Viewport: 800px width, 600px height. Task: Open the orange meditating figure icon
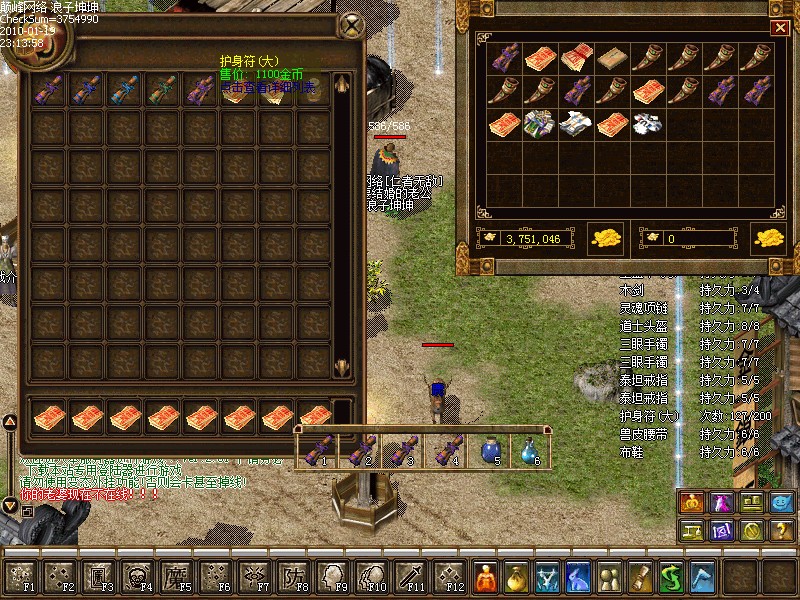pyautogui.click(x=484, y=577)
